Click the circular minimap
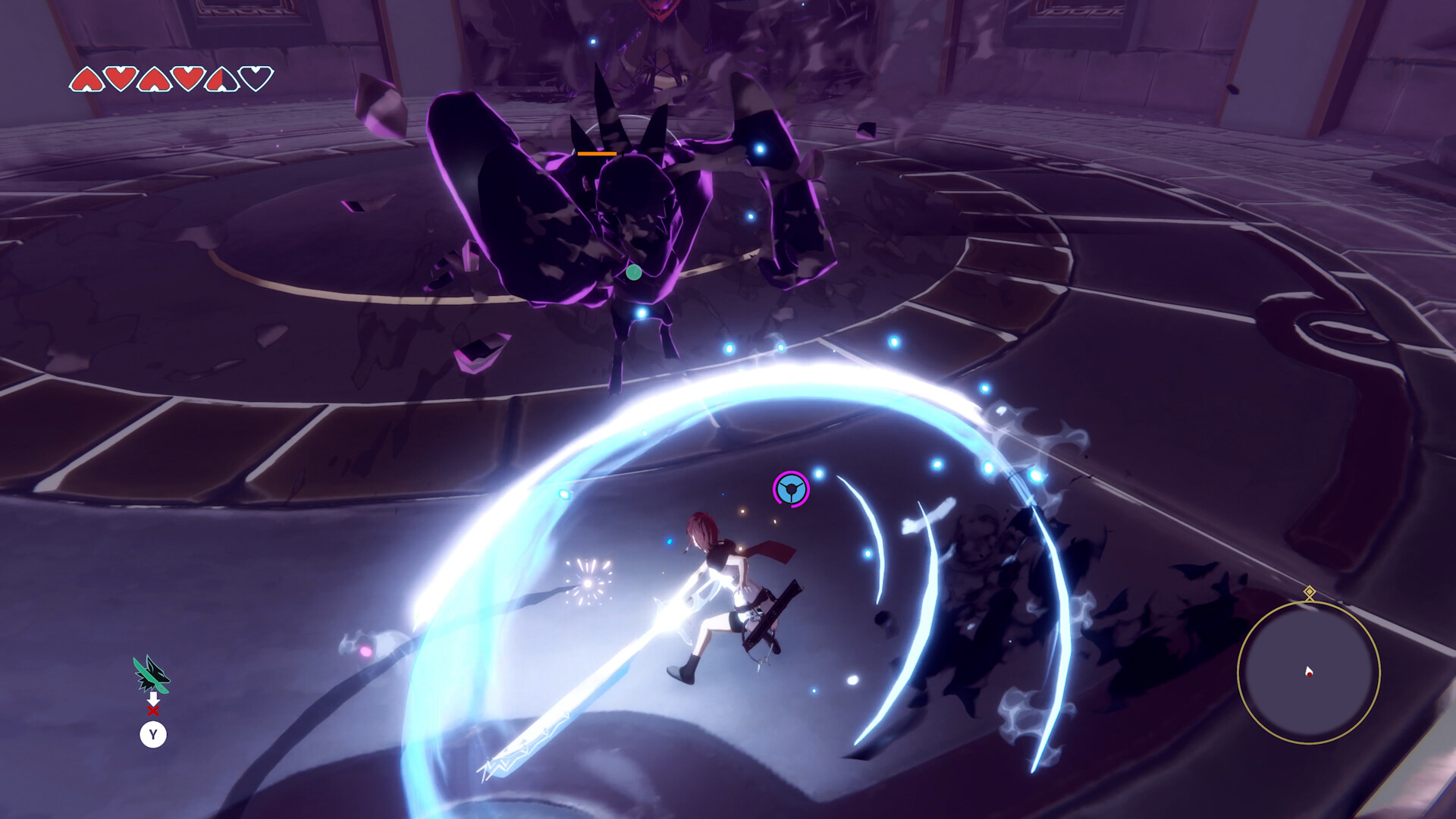Screen dimensions: 1456x819 (1308, 672)
